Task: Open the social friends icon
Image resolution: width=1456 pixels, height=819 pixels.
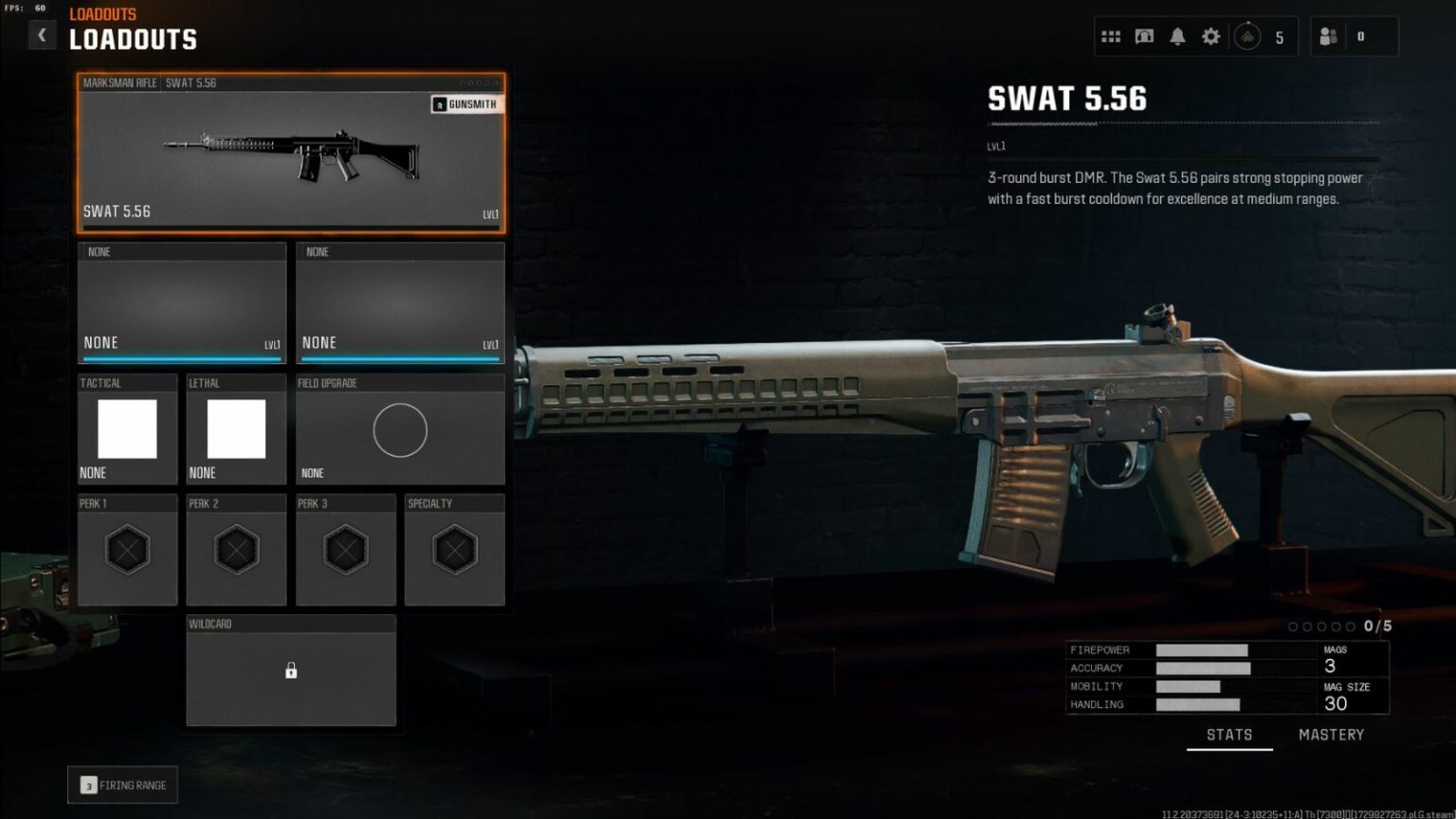Action: 1329,35
